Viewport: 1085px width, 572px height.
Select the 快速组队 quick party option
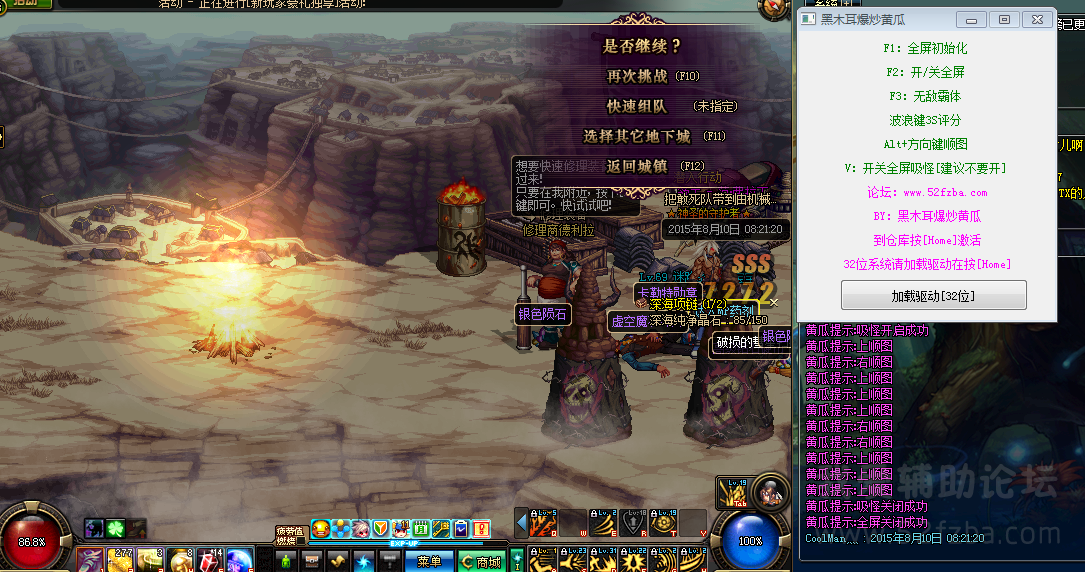click(x=637, y=106)
